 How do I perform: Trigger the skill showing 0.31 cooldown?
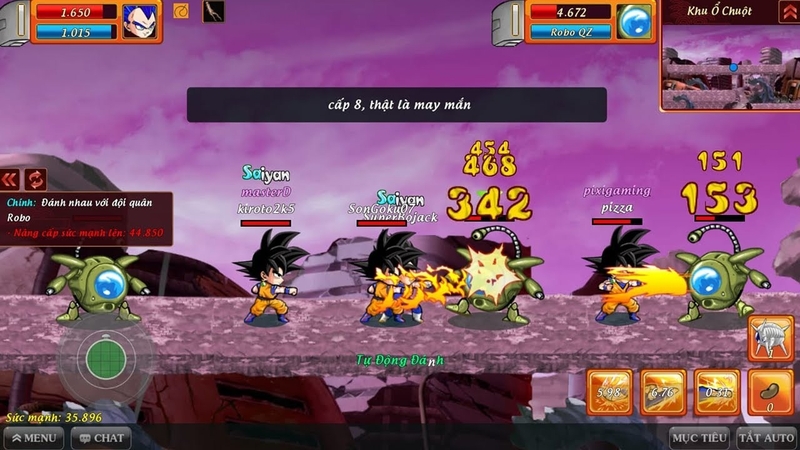716,392
